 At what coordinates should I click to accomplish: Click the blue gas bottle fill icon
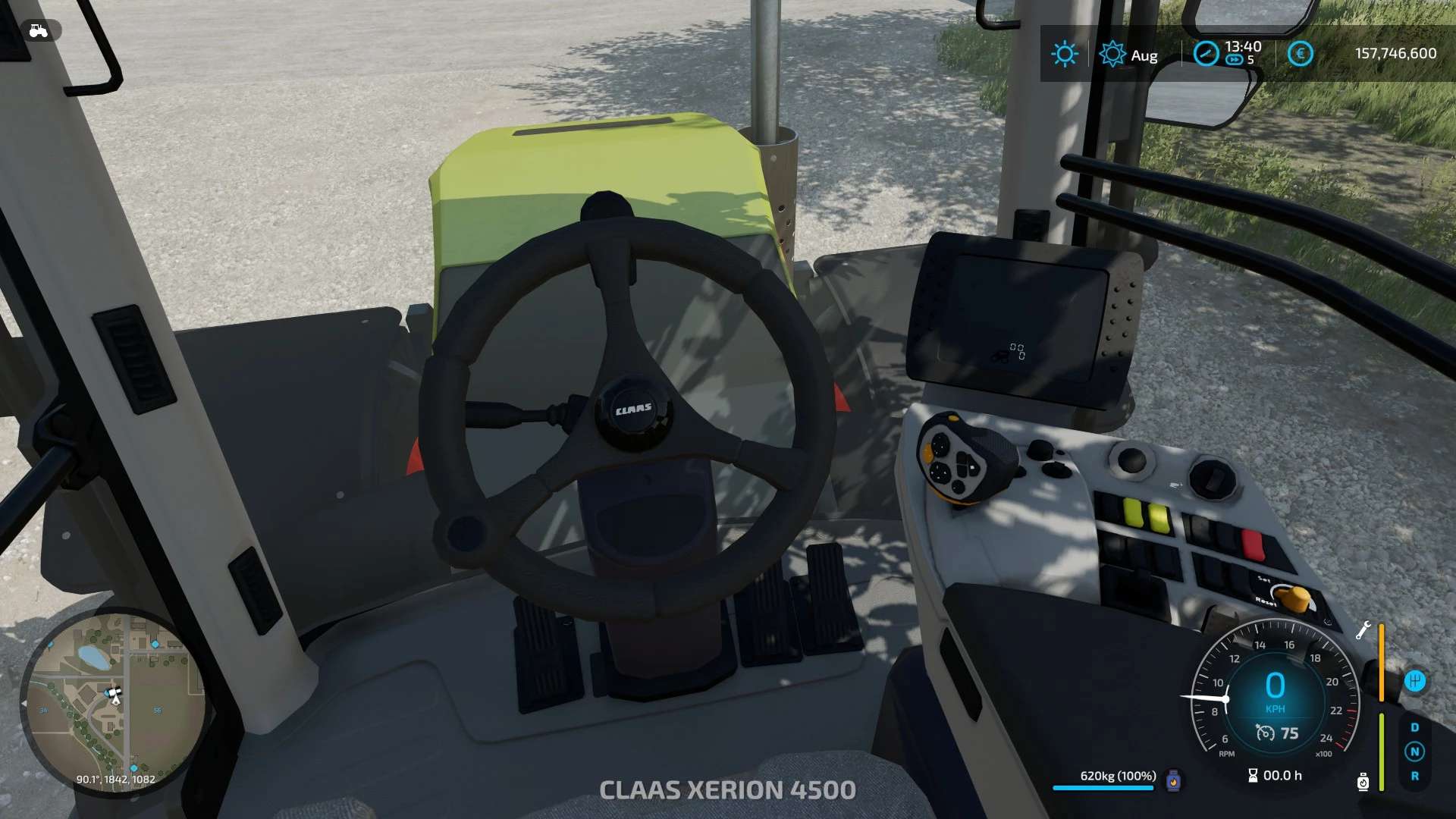(1173, 780)
